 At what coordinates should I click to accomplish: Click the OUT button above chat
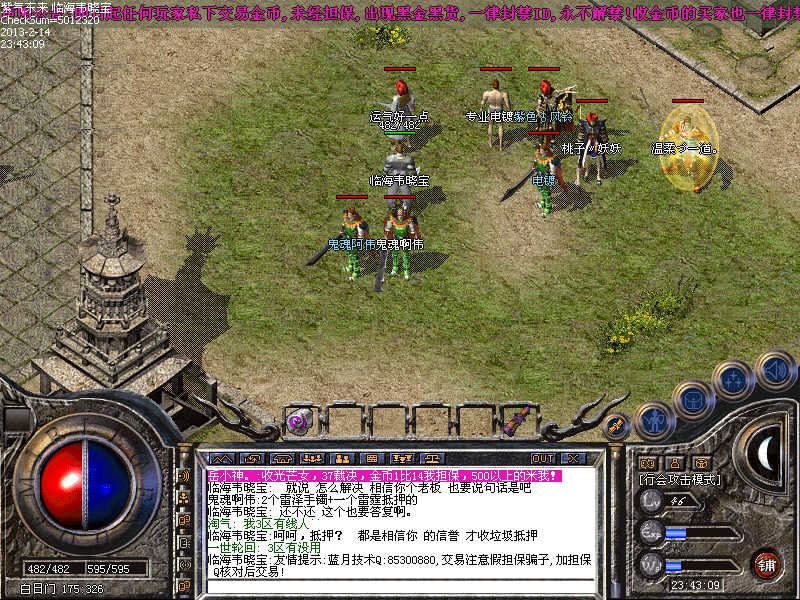(x=542, y=458)
